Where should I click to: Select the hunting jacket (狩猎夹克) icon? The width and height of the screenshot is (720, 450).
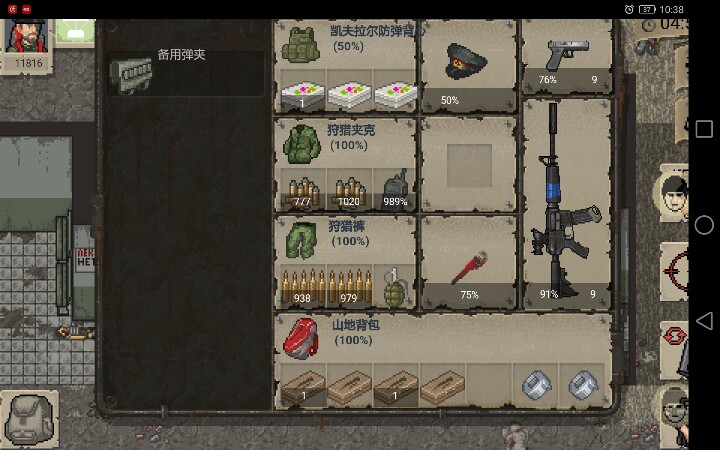[x=298, y=144]
